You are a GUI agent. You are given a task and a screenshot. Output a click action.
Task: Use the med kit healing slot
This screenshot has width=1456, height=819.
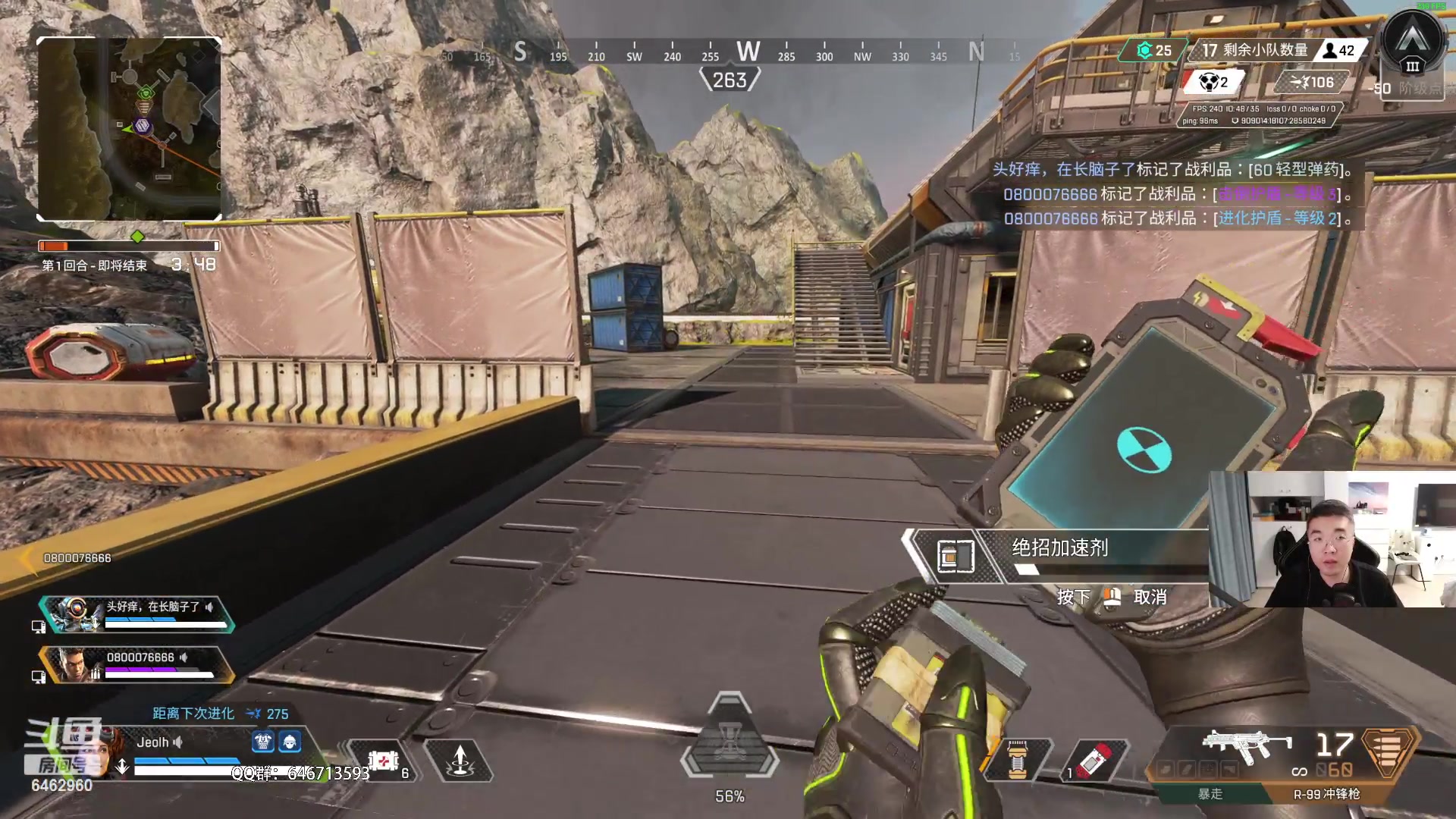(384, 761)
